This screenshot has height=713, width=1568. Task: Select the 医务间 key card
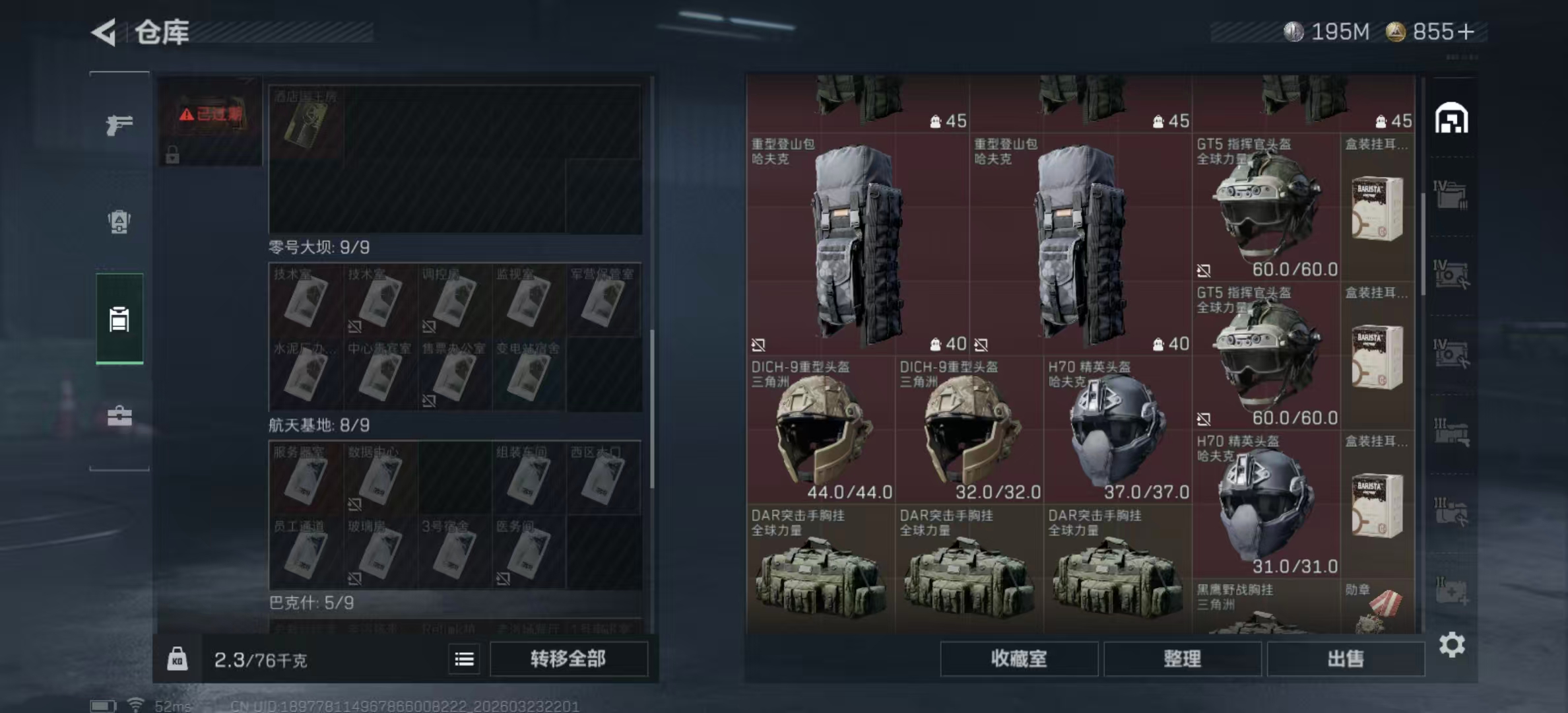click(x=528, y=552)
